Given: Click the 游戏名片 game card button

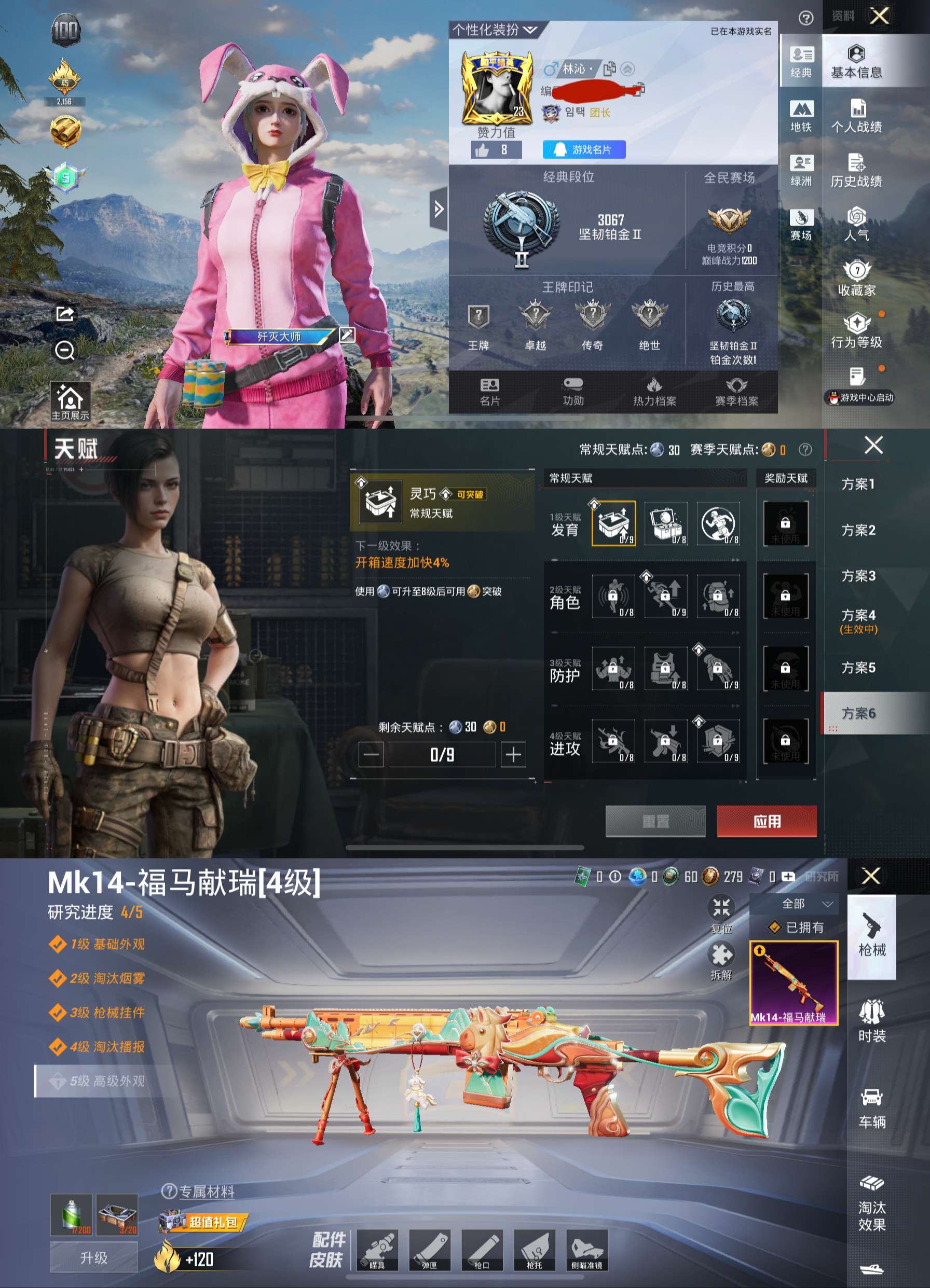Looking at the screenshot, I should tap(583, 149).
